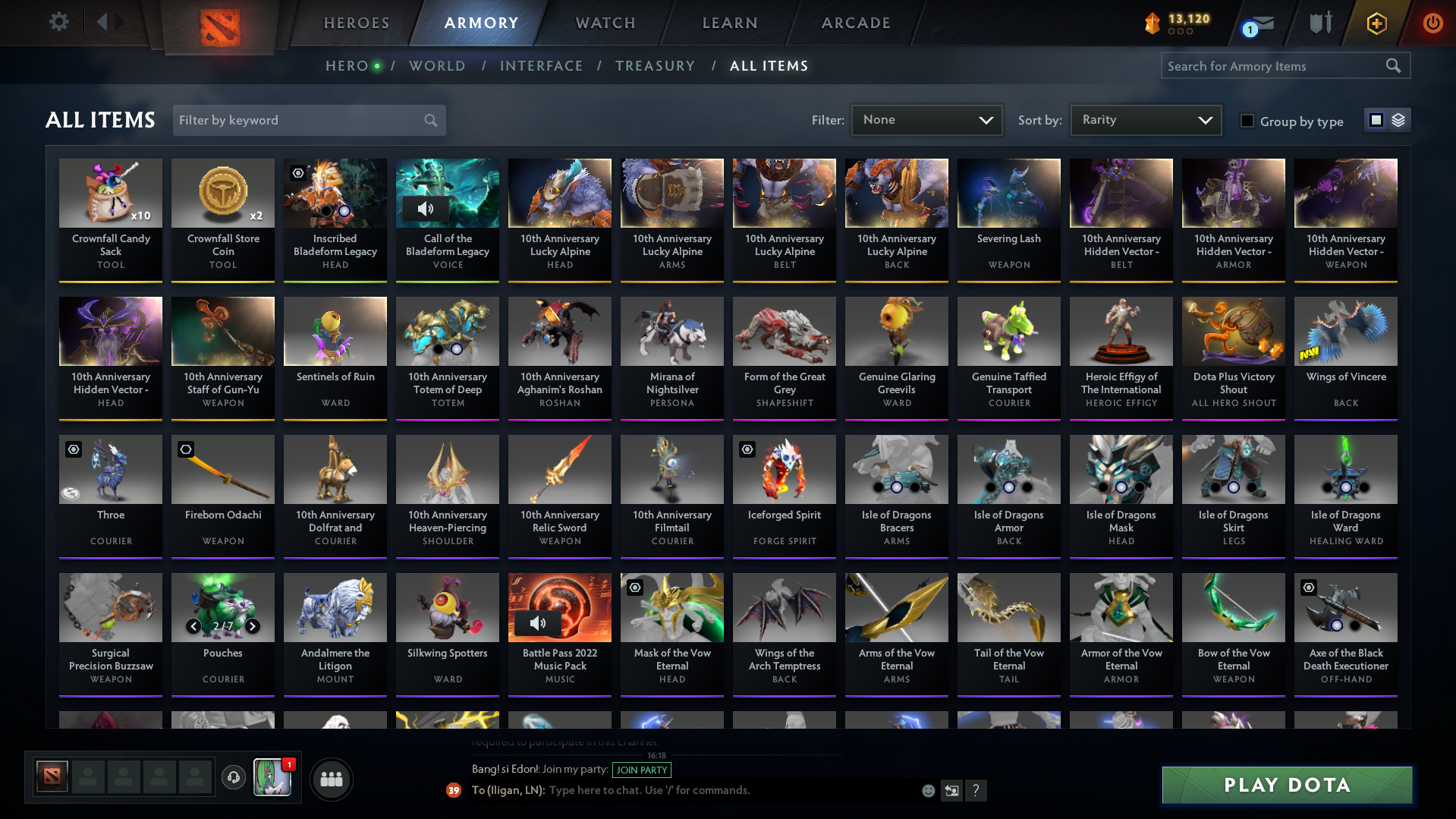Play the Battle Pass 2022 Music Pack preview
This screenshot has width=1456, height=819.
pos(540,624)
